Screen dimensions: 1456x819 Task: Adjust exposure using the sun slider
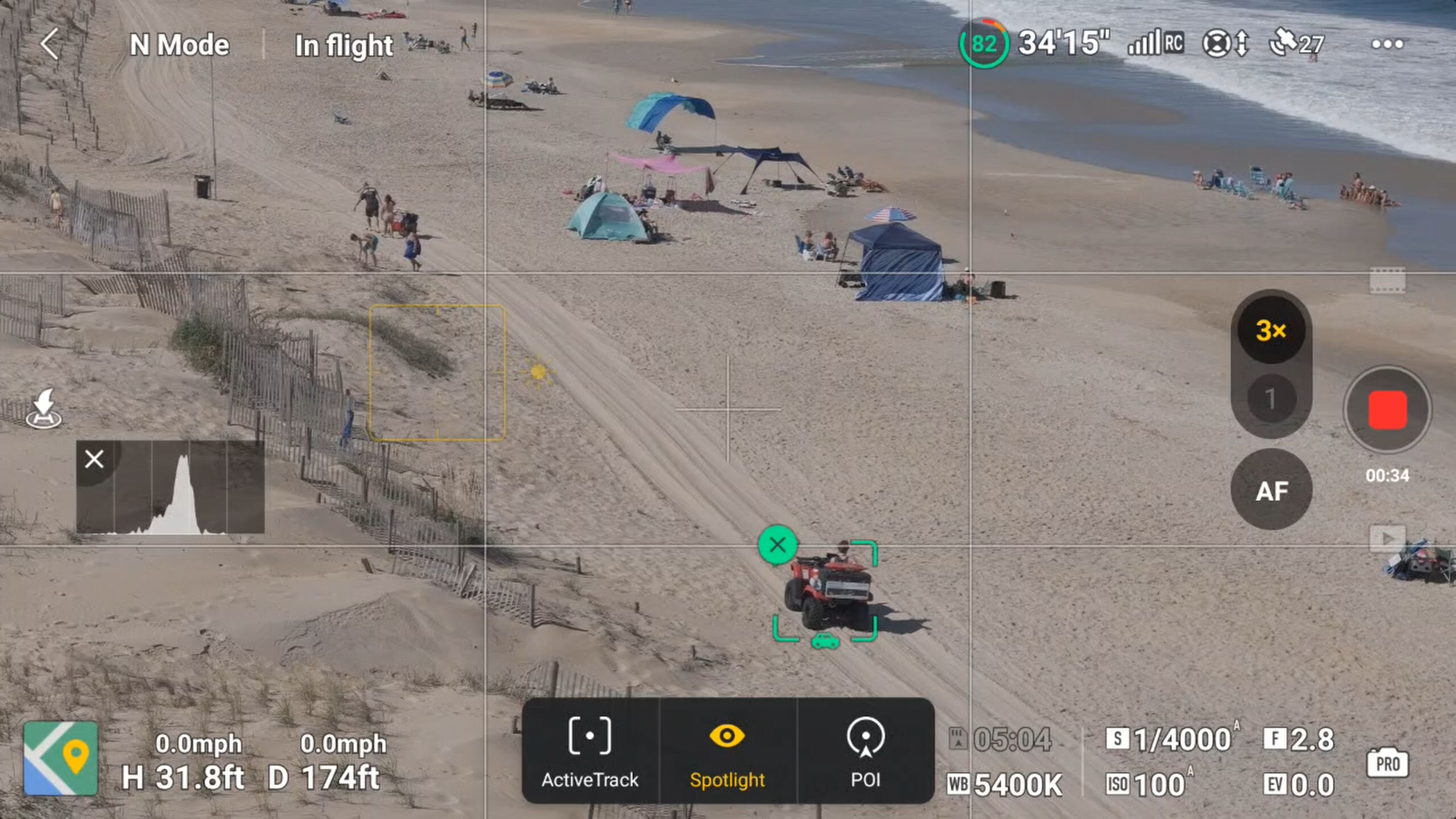click(x=538, y=371)
